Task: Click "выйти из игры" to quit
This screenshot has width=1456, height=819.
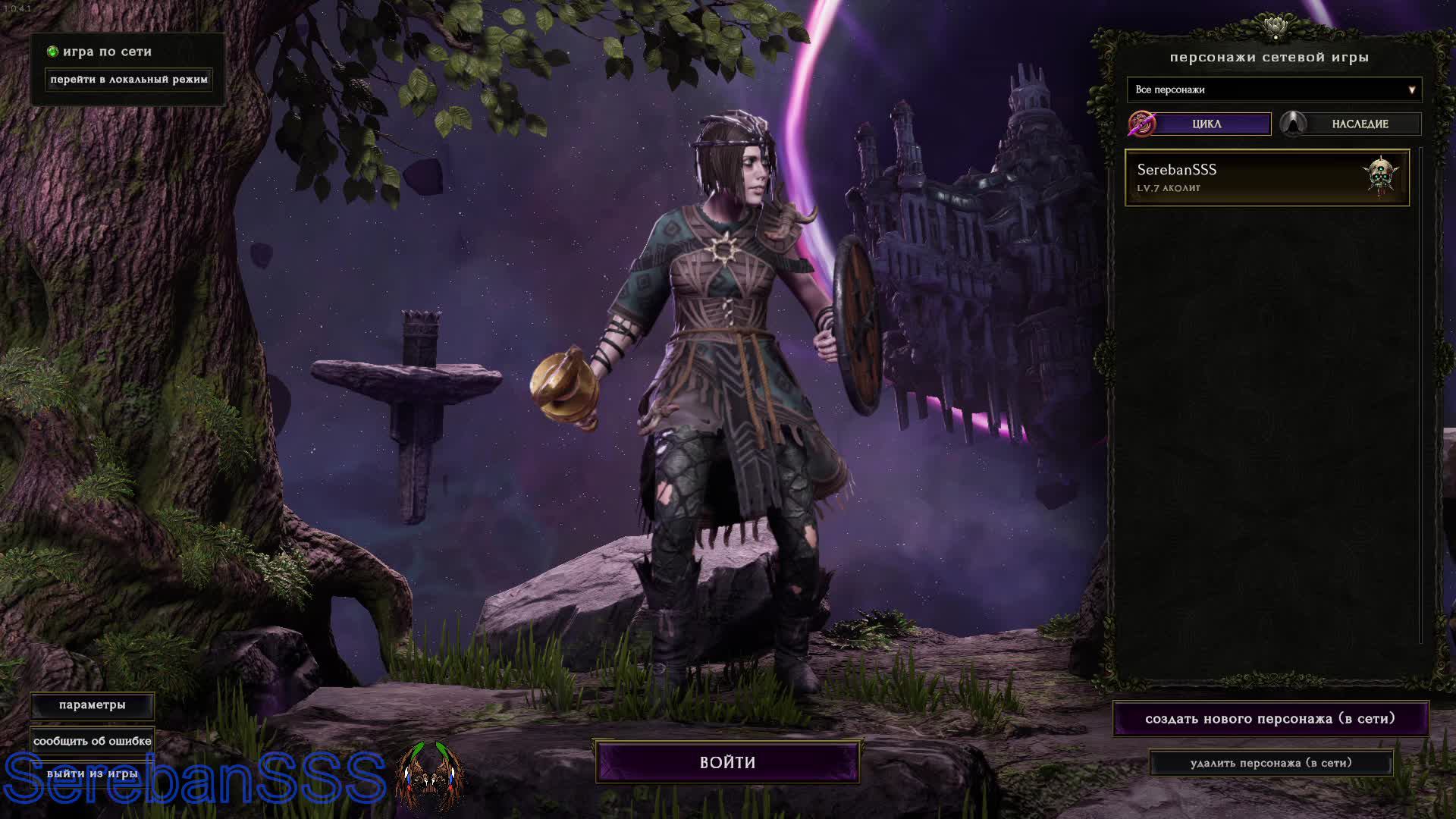Action: coord(93,773)
